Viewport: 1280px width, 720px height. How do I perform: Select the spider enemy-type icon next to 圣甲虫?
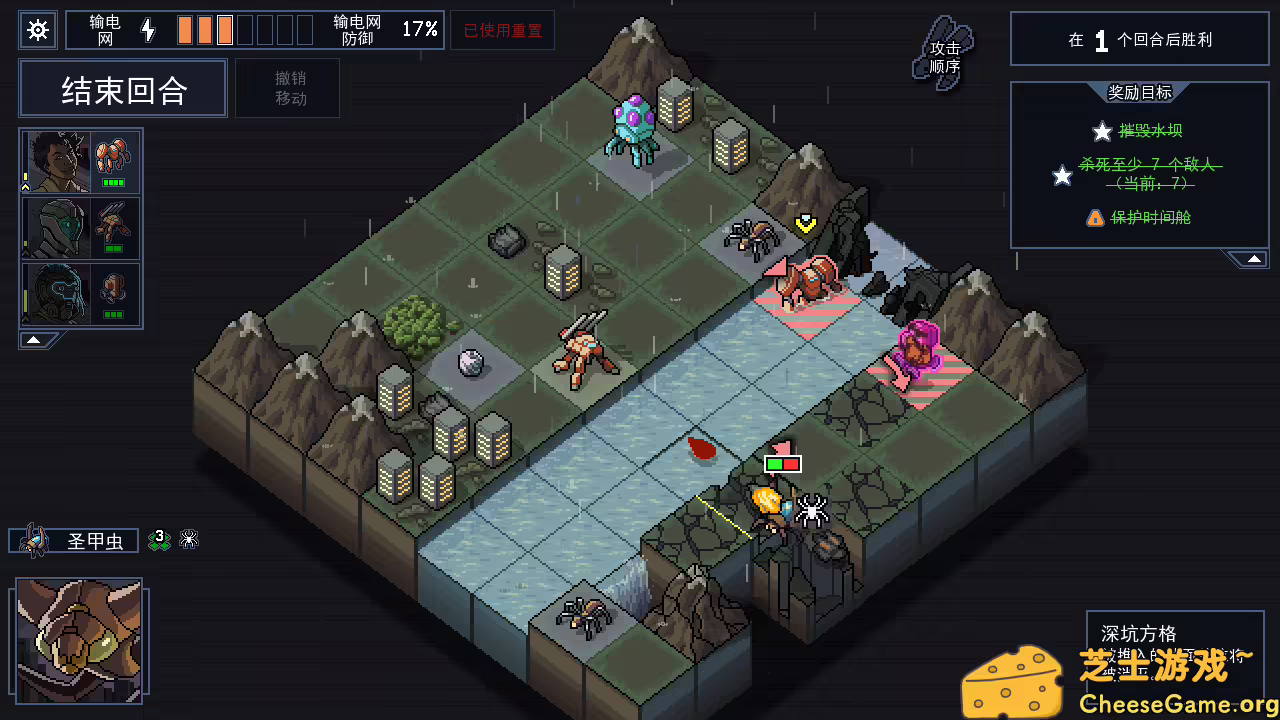pyautogui.click(x=189, y=539)
